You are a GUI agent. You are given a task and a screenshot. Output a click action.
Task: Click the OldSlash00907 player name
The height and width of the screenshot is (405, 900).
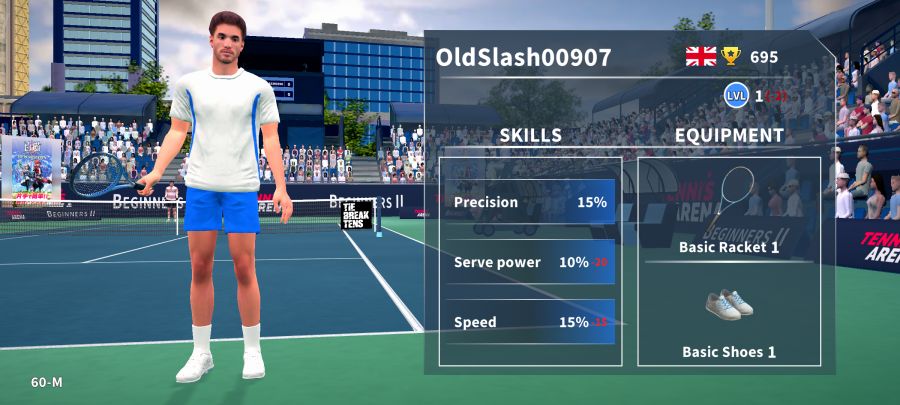[523, 58]
